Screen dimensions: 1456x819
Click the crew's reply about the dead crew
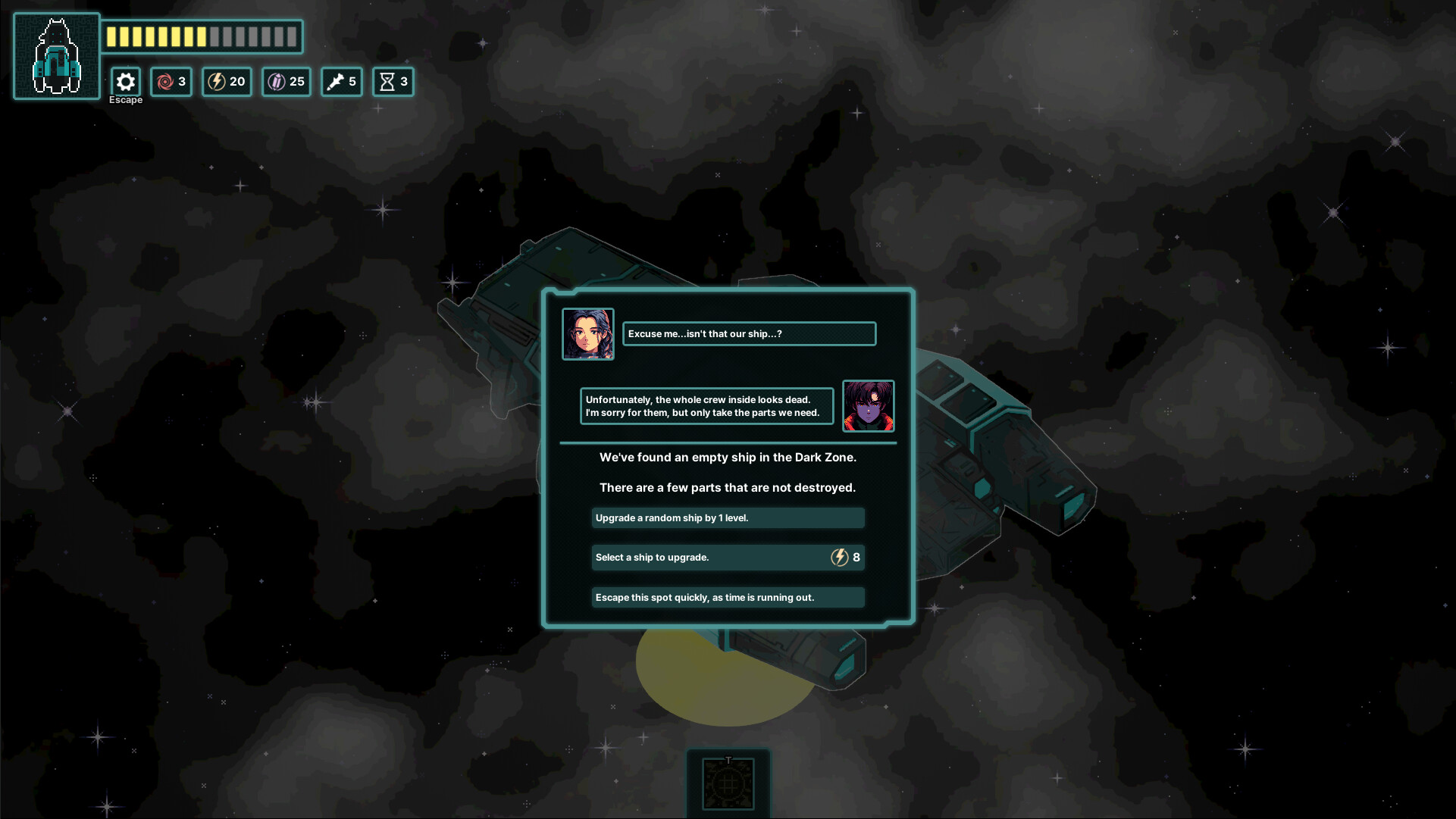point(706,406)
